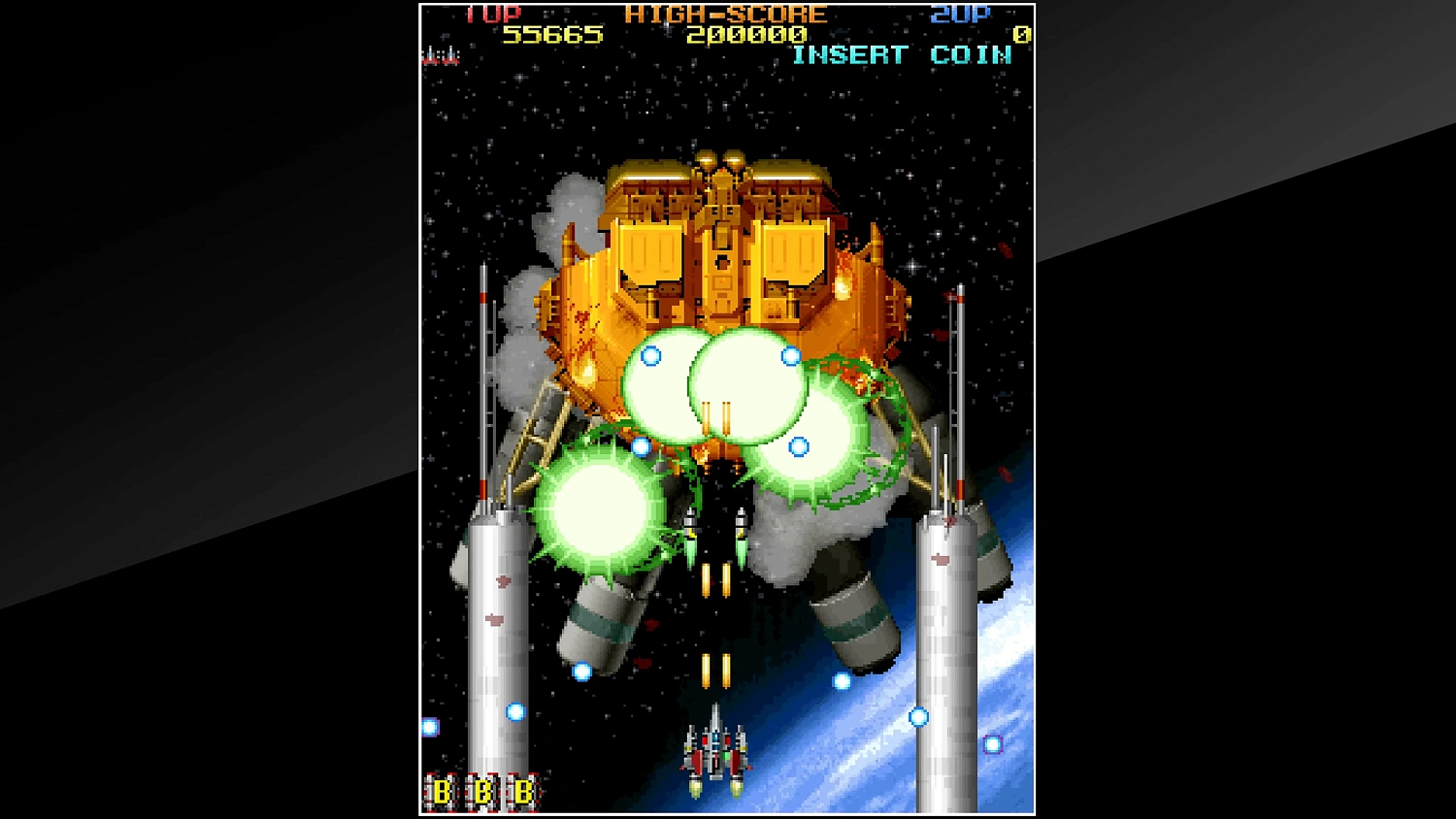Click the first bomb stock 'B' icon
The height and width of the screenshot is (819, 1456).
click(x=442, y=791)
